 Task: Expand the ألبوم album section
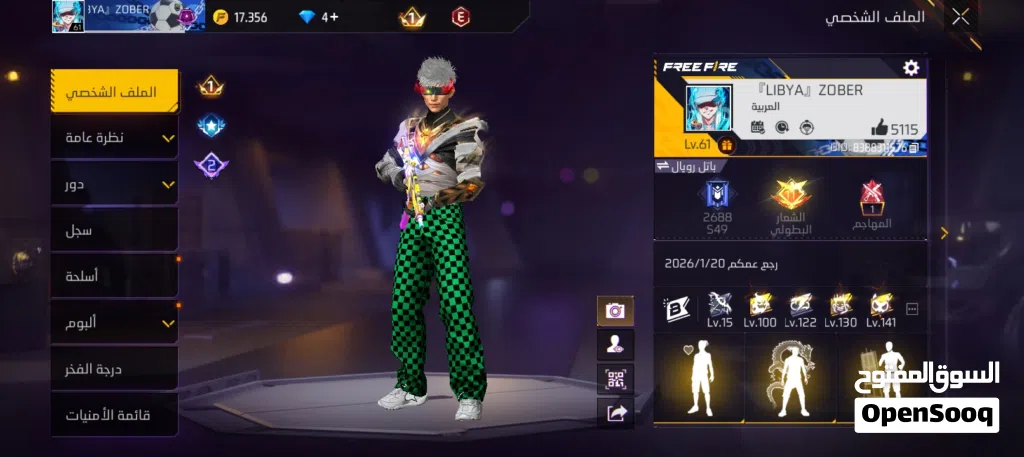point(115,322)
